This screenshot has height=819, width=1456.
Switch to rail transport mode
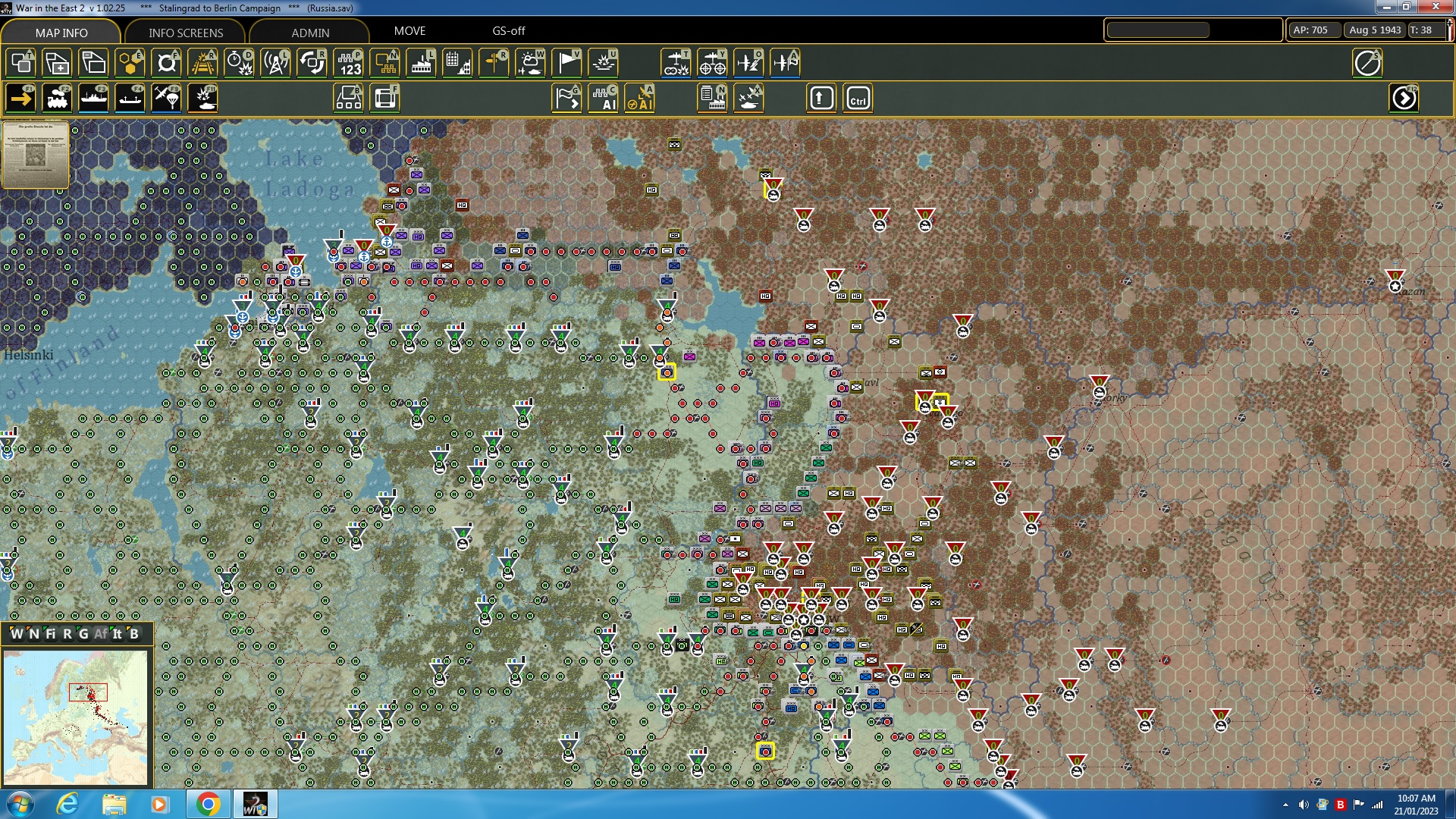(x=58, y=97)
